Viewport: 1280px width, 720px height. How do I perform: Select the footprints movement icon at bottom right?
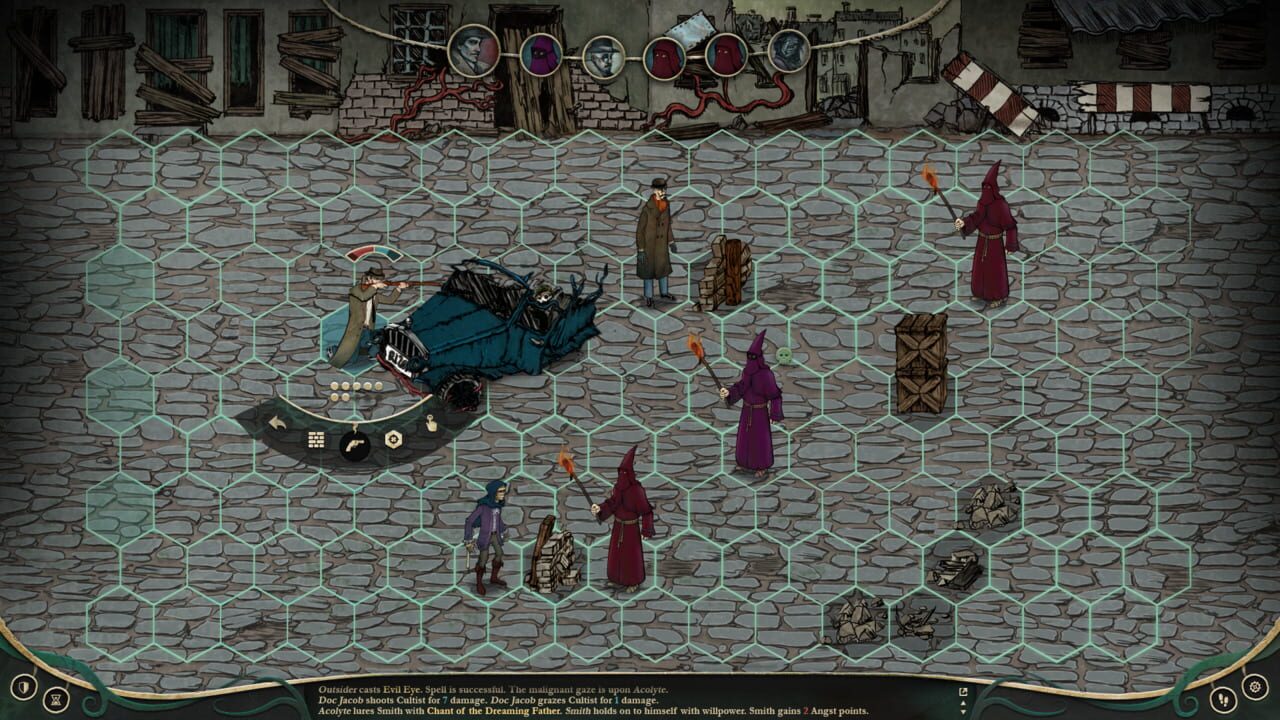tap(1223, 700)
